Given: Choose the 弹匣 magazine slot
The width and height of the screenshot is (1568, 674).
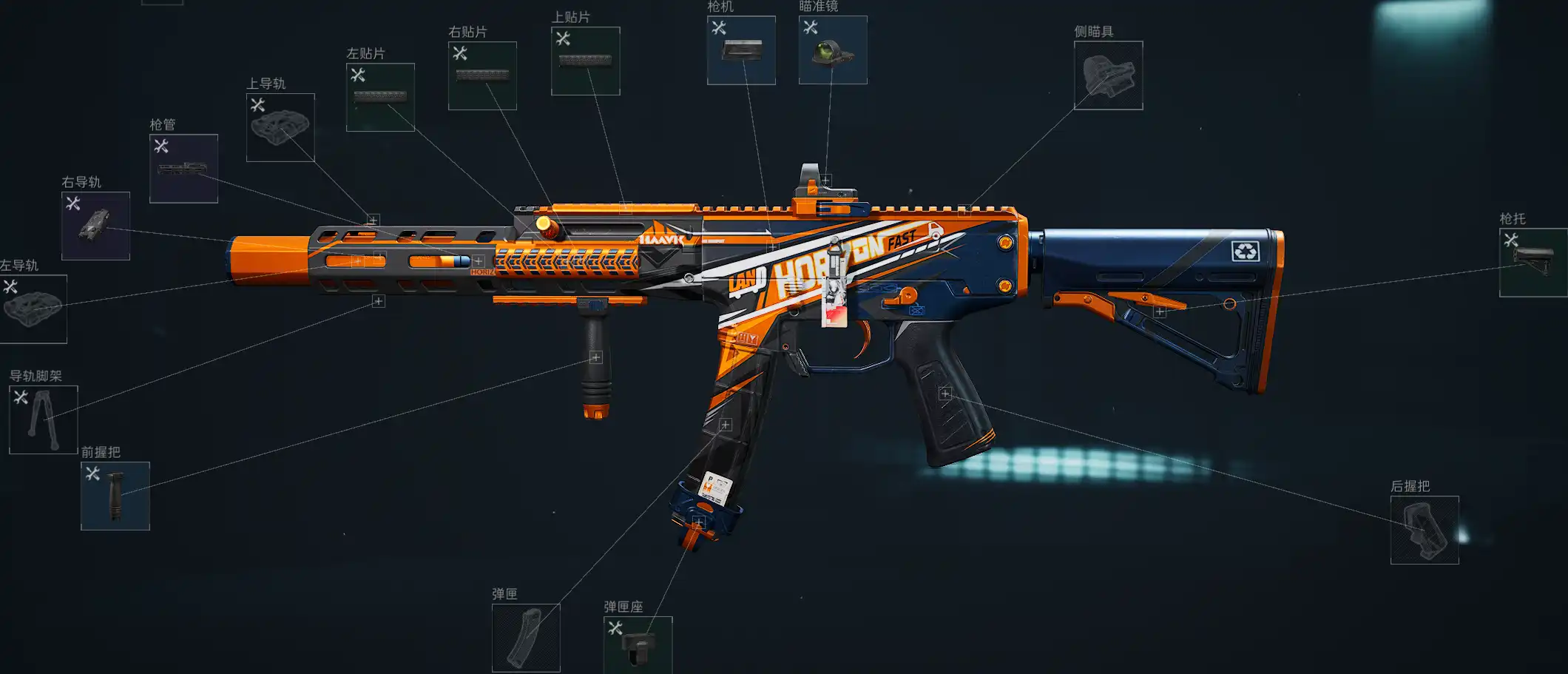Looking at the screenshot, I should tap(526, 638).
